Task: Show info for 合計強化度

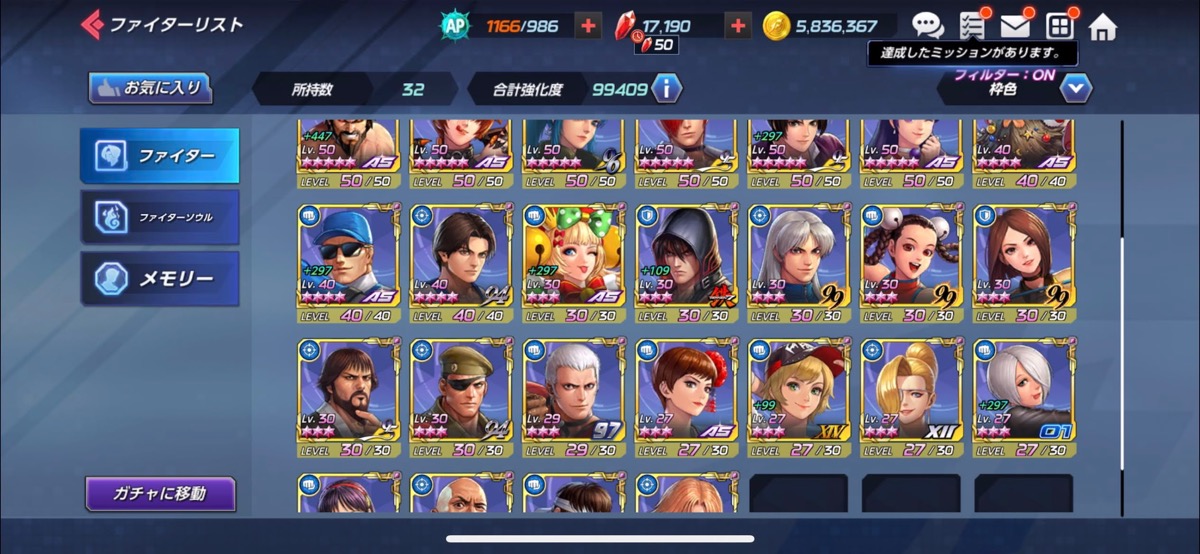Action: pyautogui.click(x=666, y=89)
